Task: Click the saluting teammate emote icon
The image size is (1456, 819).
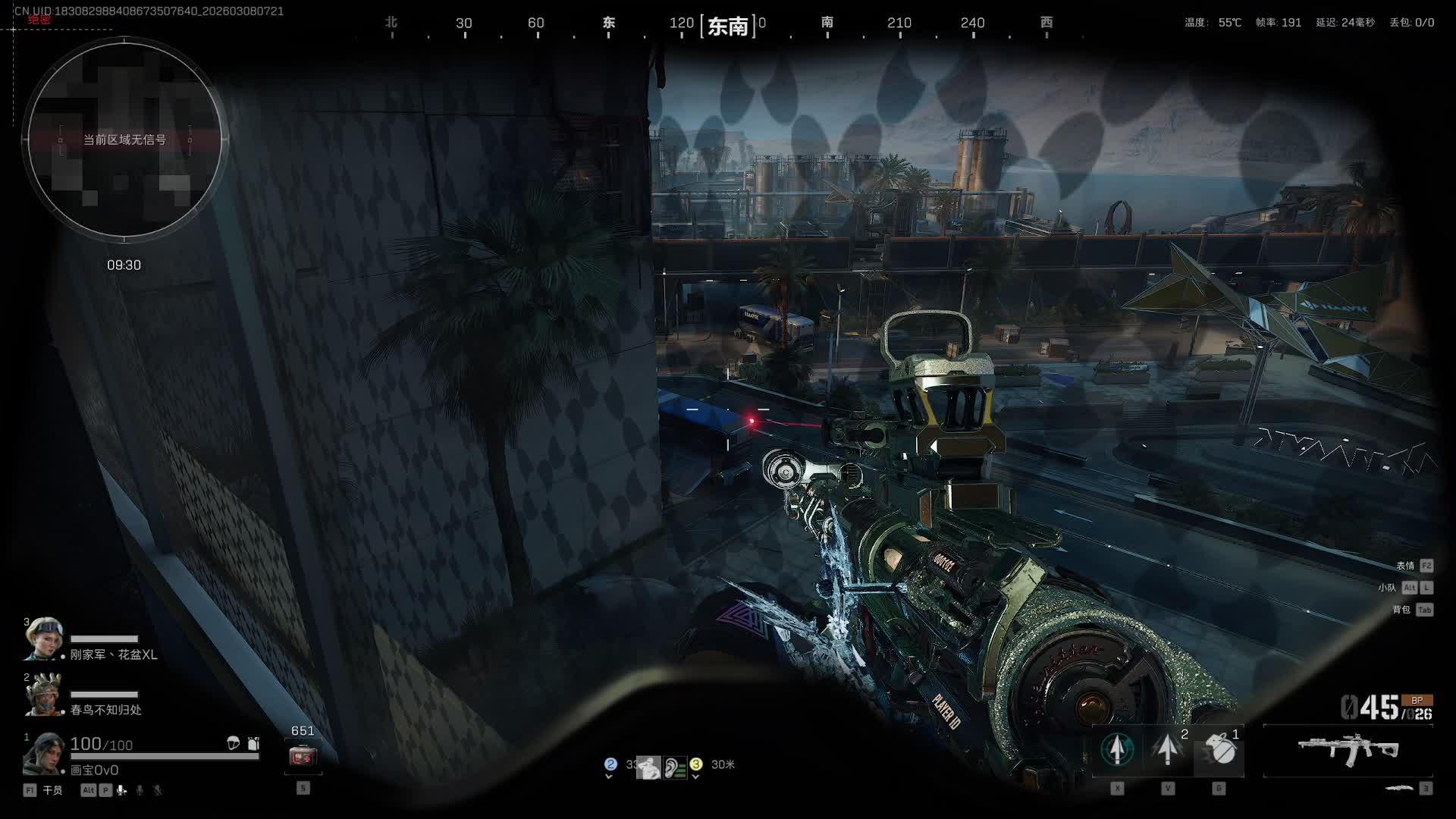Action: (648, 767)
